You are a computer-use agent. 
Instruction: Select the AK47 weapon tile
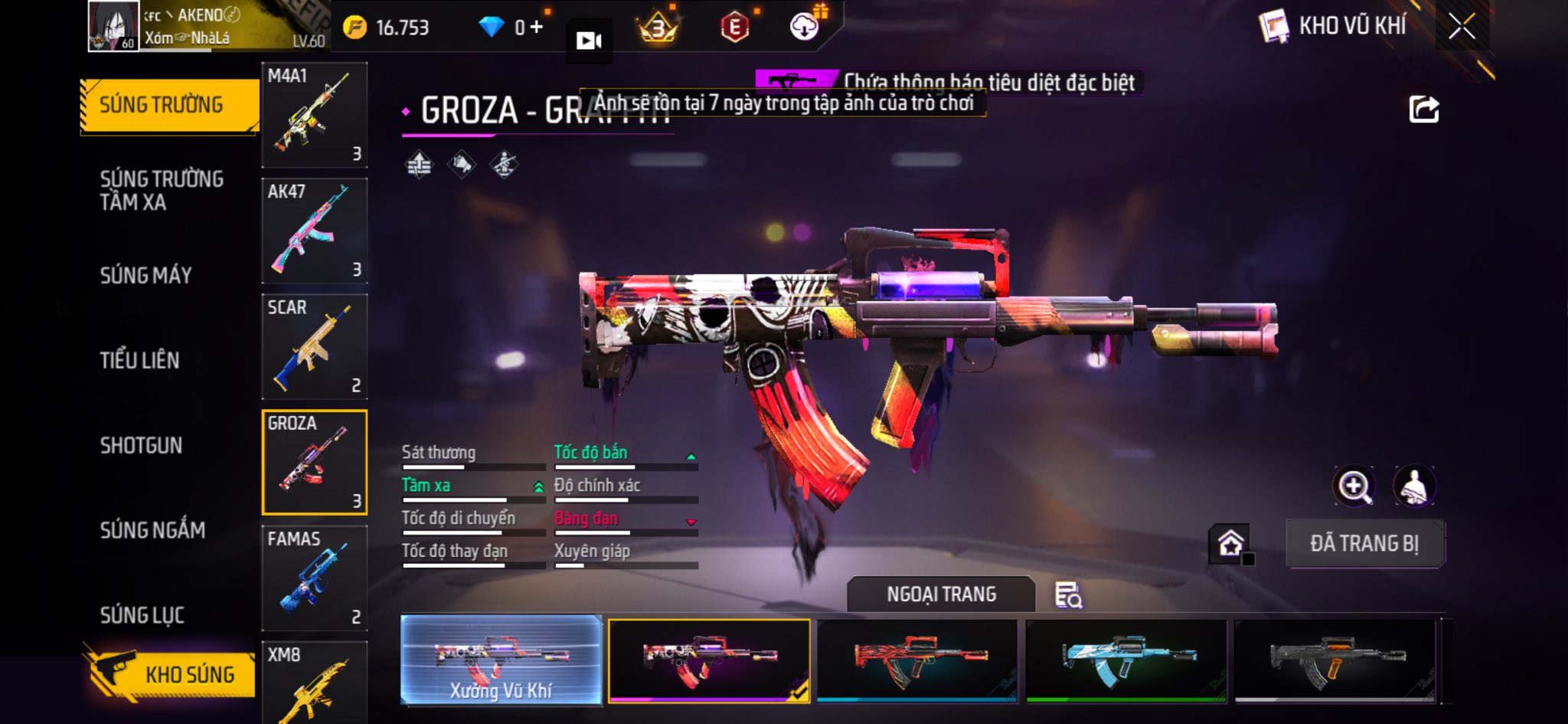point(314,231)
